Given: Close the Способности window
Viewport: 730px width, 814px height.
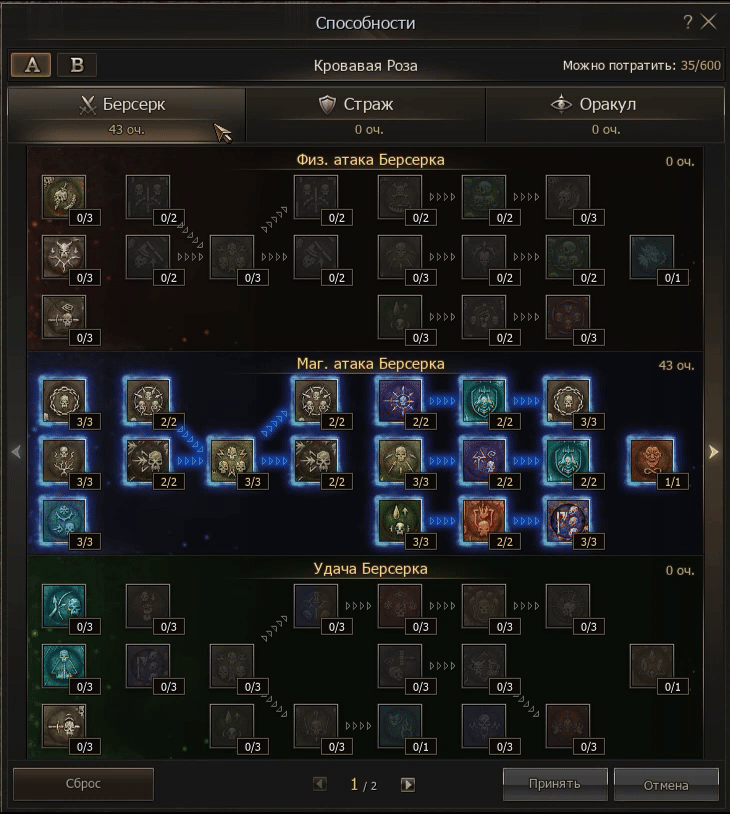Looking at the screenshot, I should (709, 22).
